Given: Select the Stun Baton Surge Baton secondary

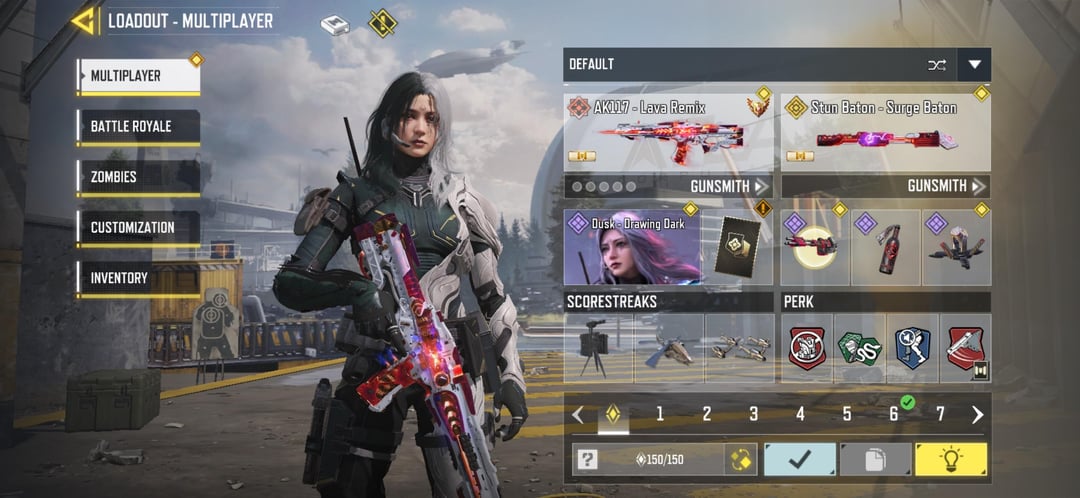Looking at the screenshot, I should coord(885,132).
